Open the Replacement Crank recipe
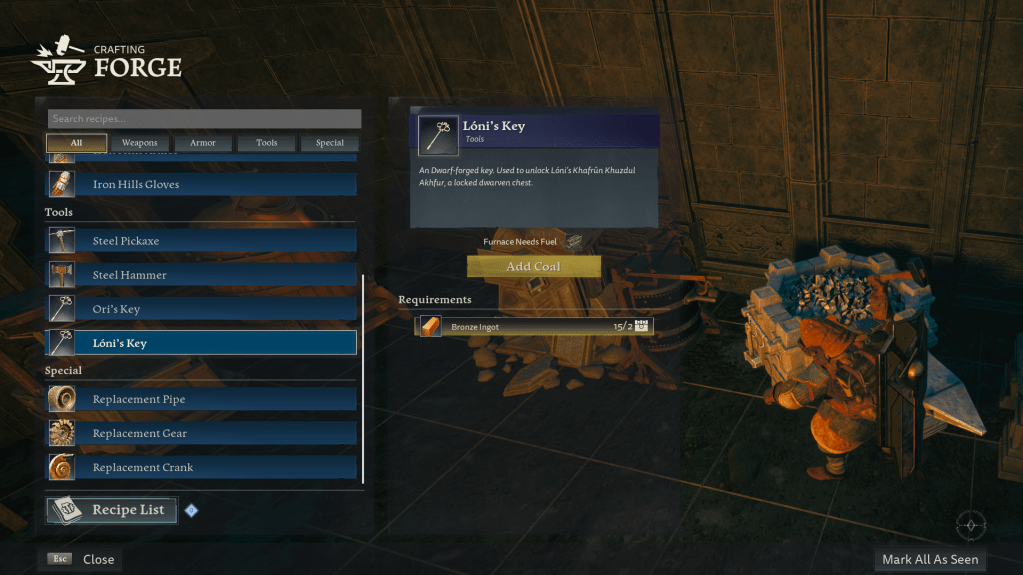This screenshot has height=575, width=1023. point(202,467)
